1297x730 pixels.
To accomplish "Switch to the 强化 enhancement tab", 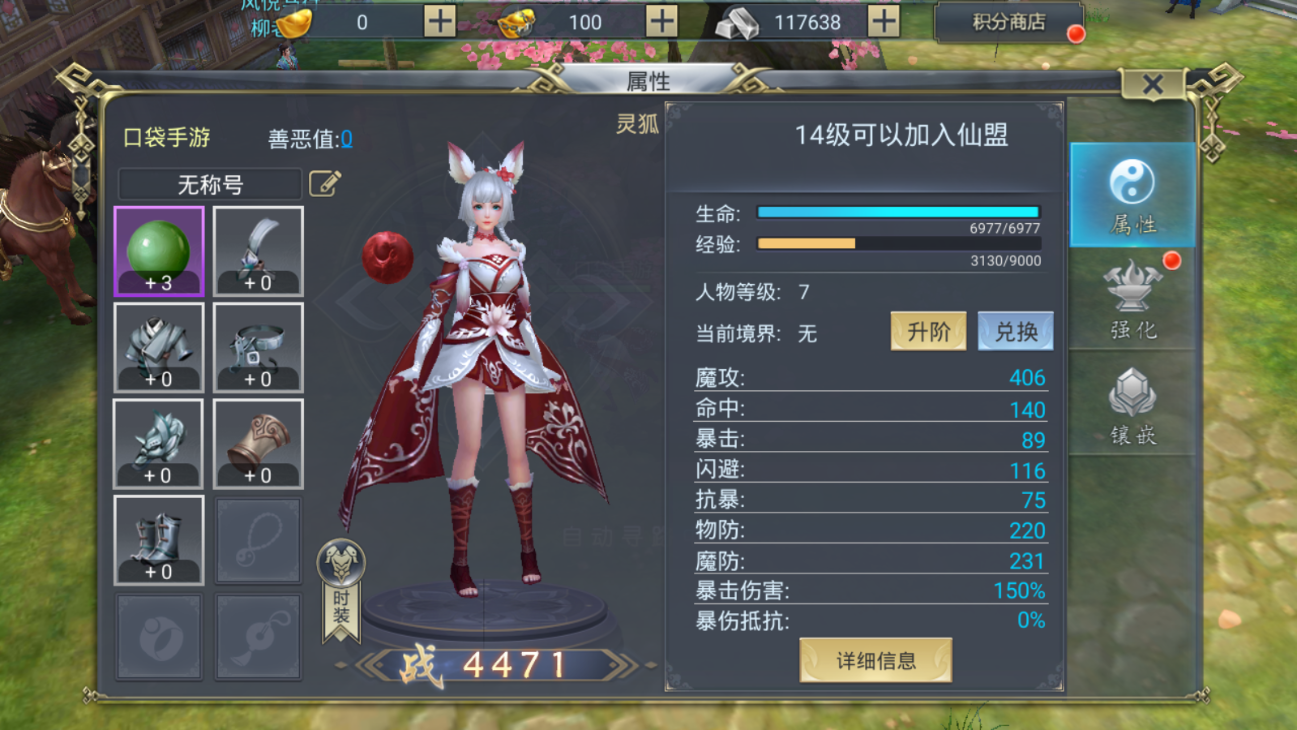I will 1133,298.
